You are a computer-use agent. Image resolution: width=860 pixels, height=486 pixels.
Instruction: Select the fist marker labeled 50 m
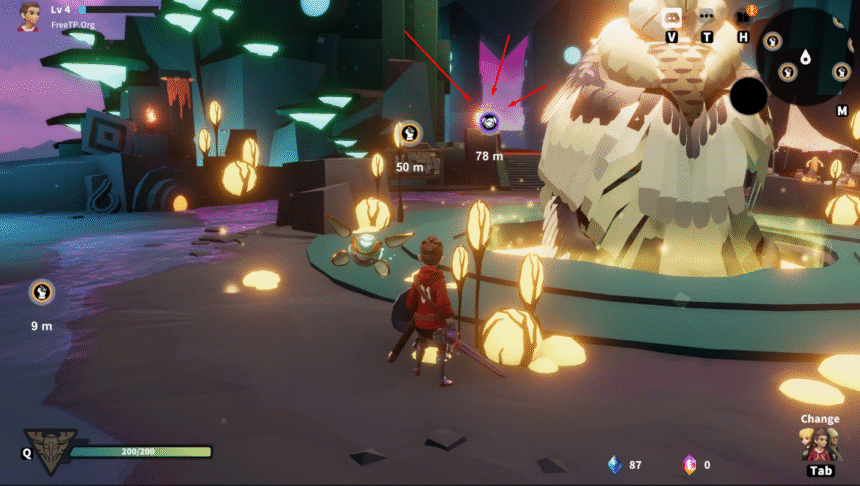coord(409,133)
